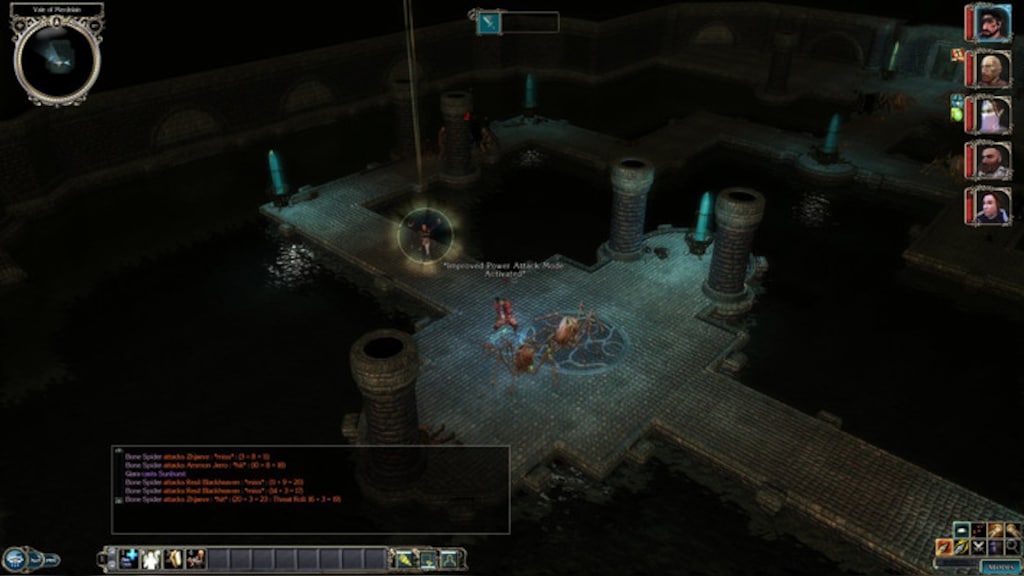
Task: Open the Modes button
Action: pos(1000,566)
